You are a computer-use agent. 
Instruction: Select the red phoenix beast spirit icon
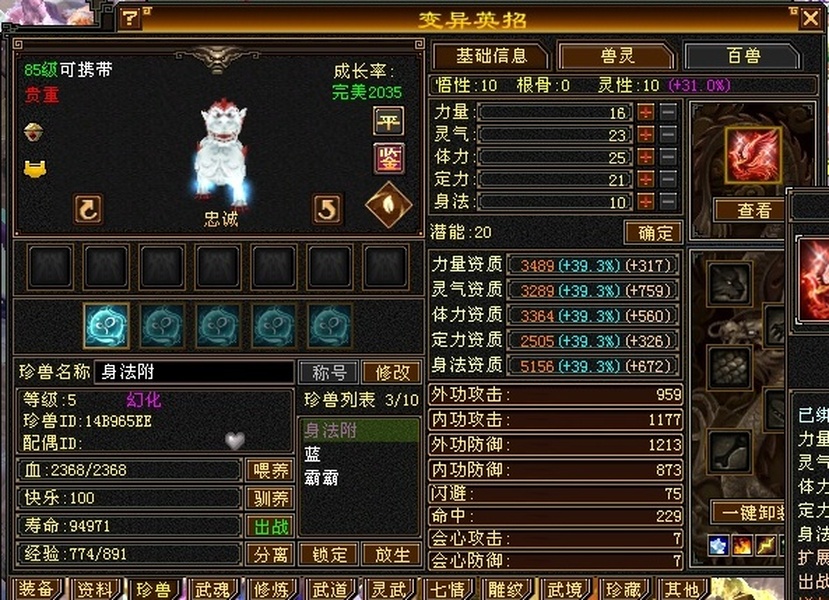(x=753, y=154)
